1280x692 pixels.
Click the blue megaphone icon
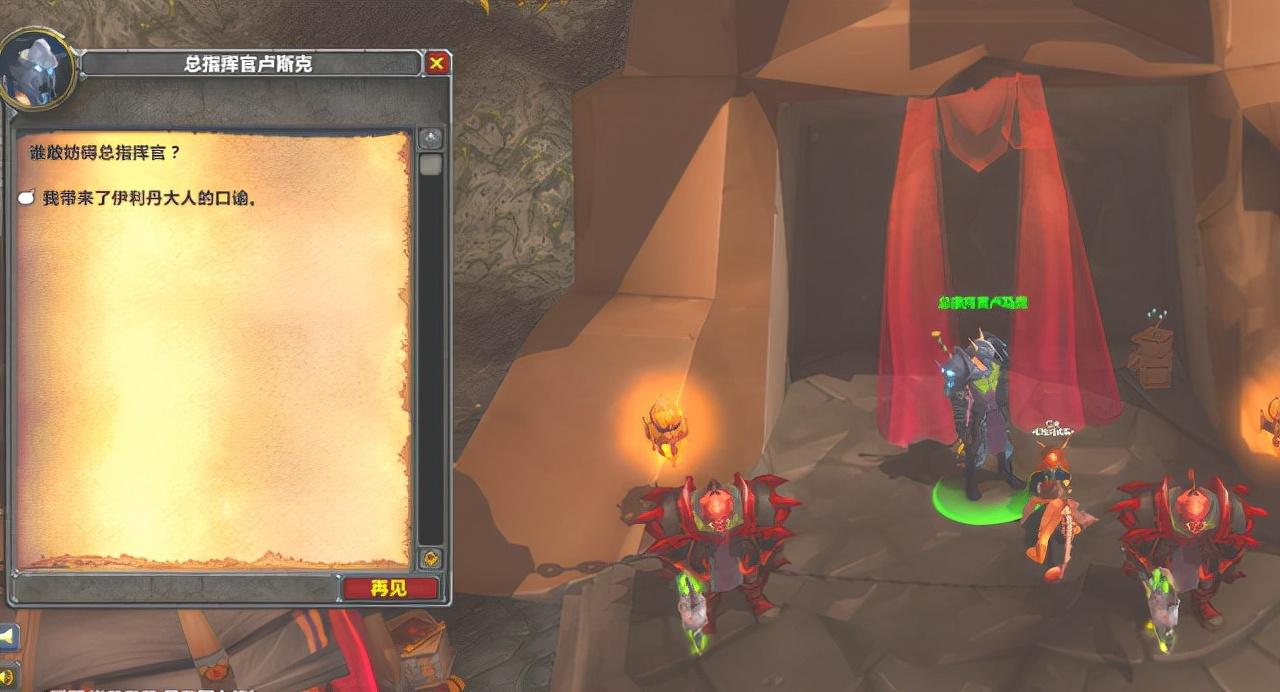coord(7,637)
